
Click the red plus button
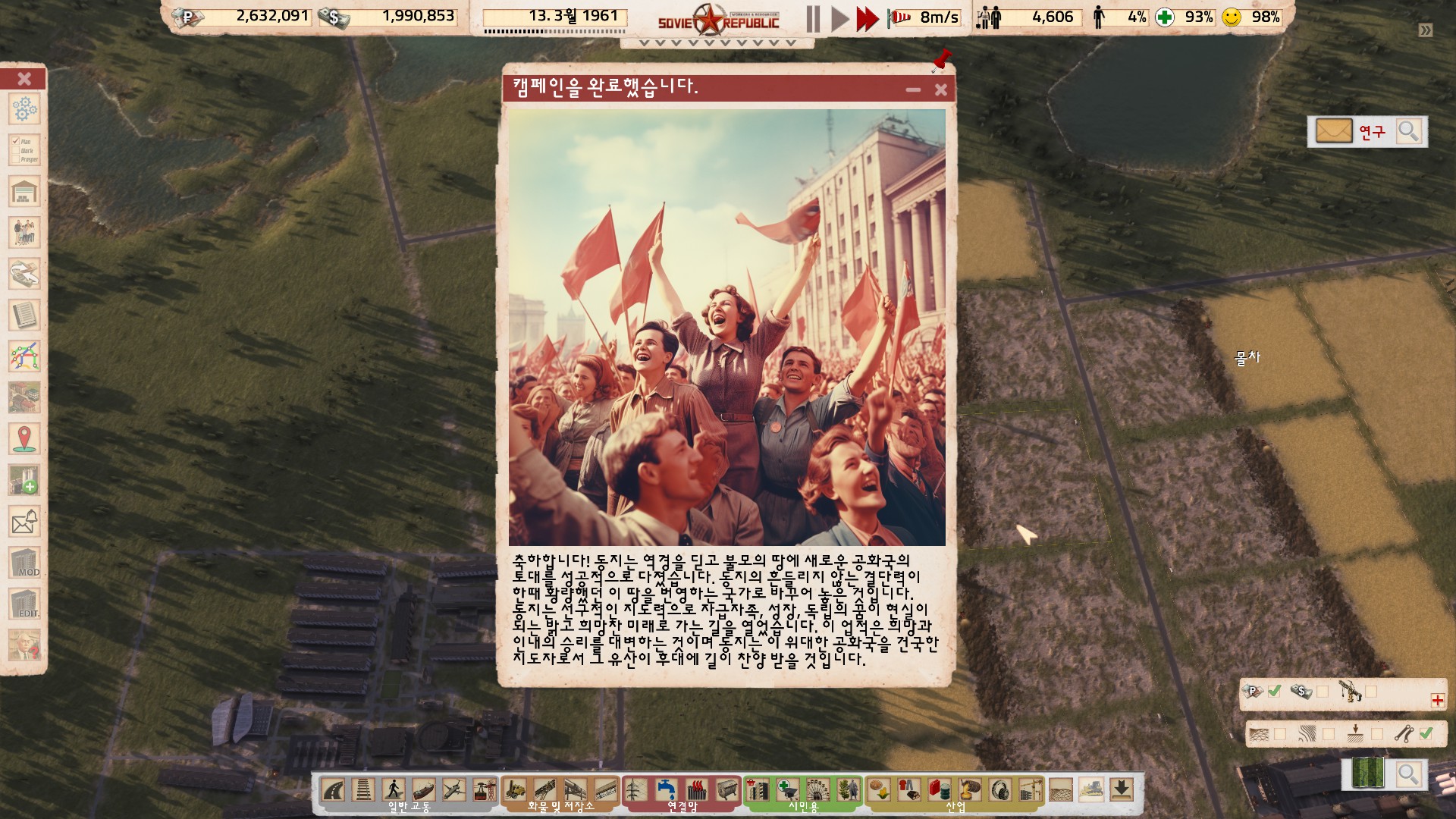1437,700
